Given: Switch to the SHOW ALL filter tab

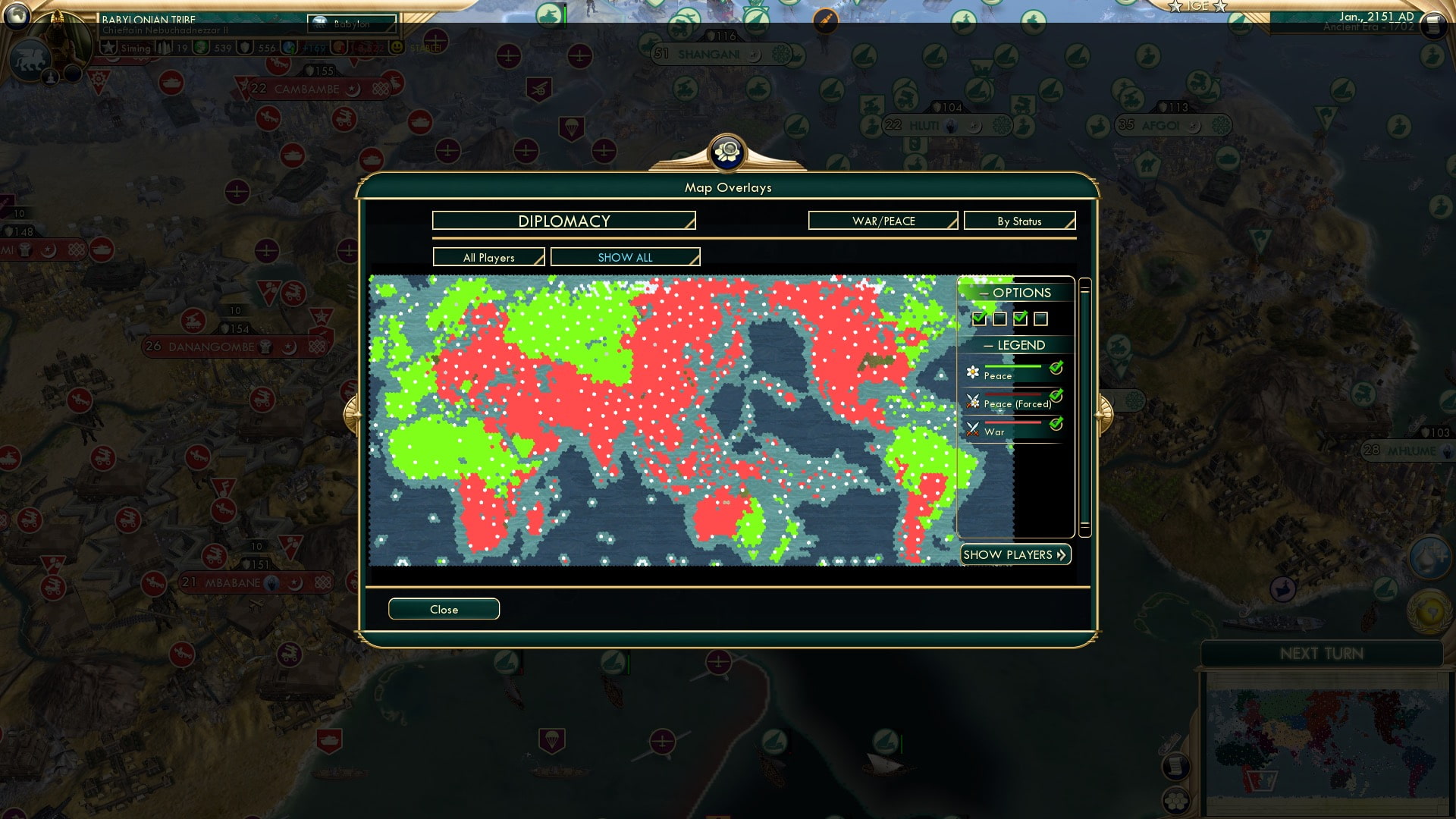Looking at the screenshot, I should click(x=626, y=257).
